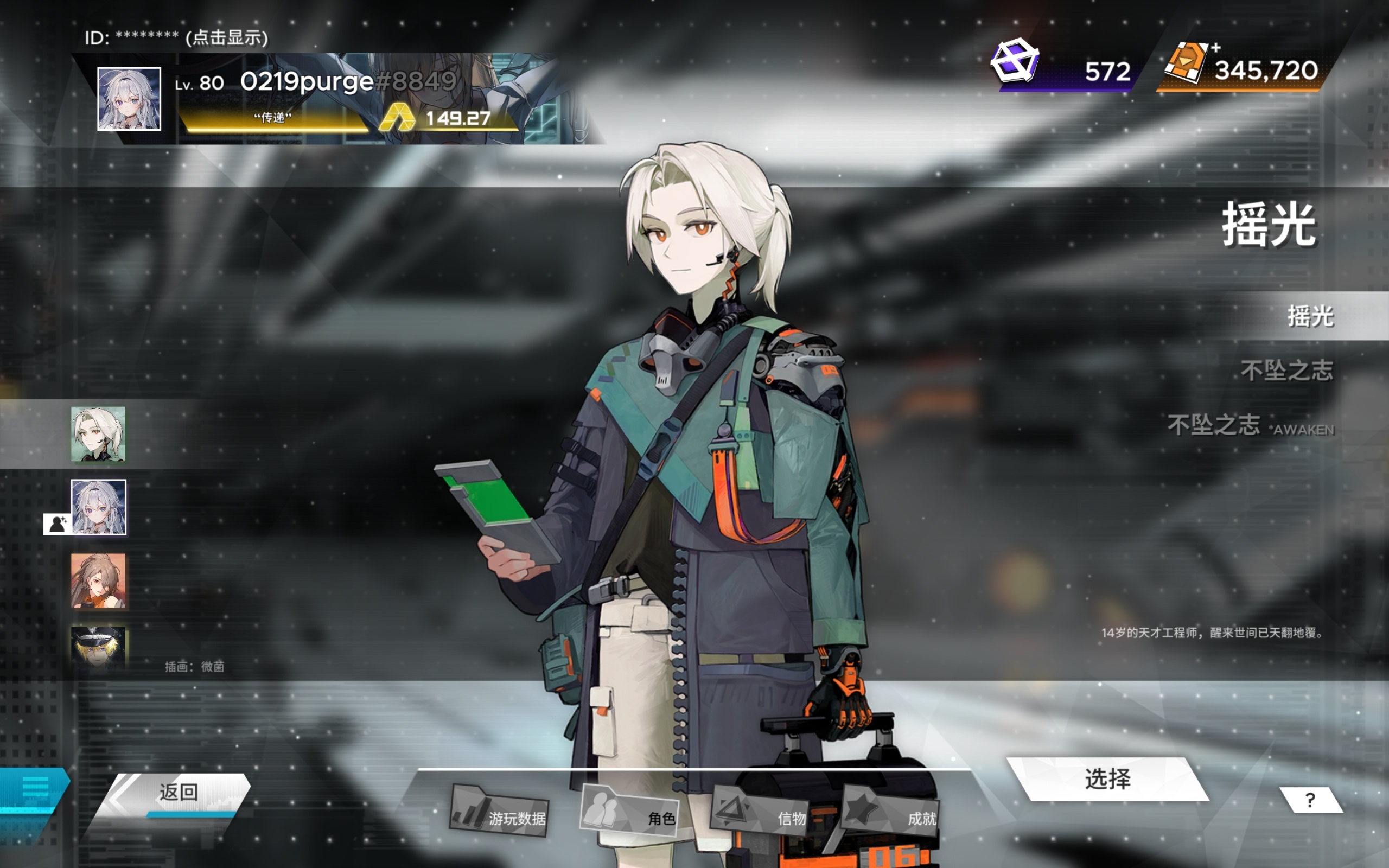This screenshot has width=1389, height=868.
Task: Reveal the hidden player ID
Action: pos(226,38)
